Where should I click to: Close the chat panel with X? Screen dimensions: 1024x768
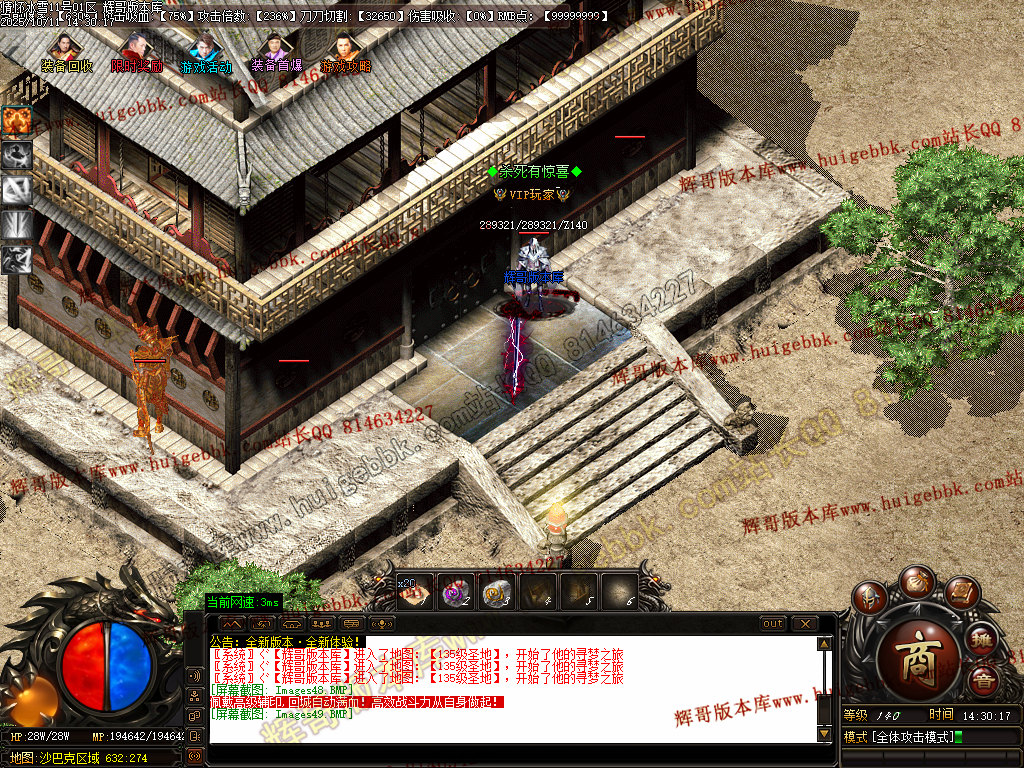[804, 624]
